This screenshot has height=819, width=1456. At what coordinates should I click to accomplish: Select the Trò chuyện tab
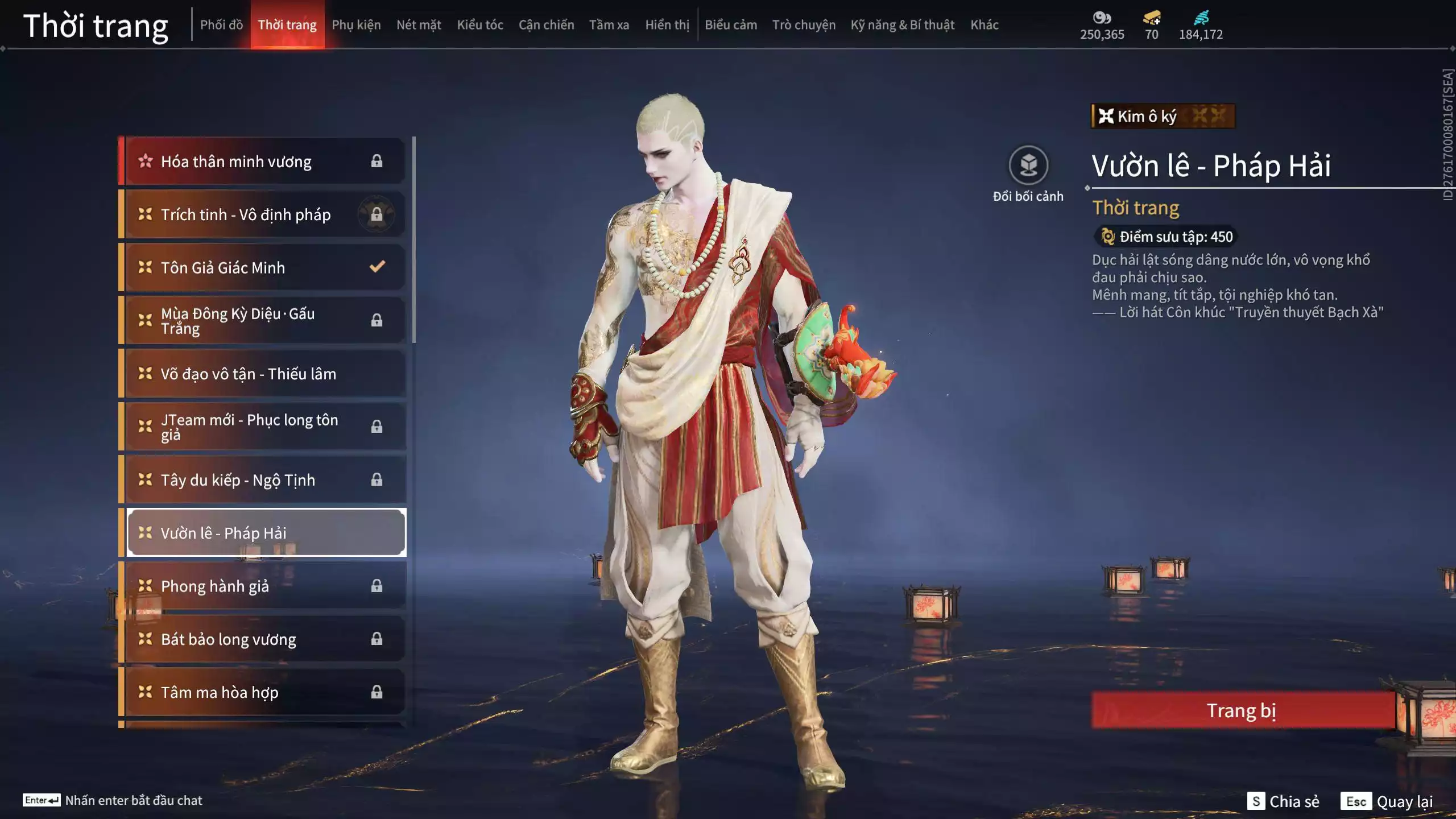tap(804, 25)
